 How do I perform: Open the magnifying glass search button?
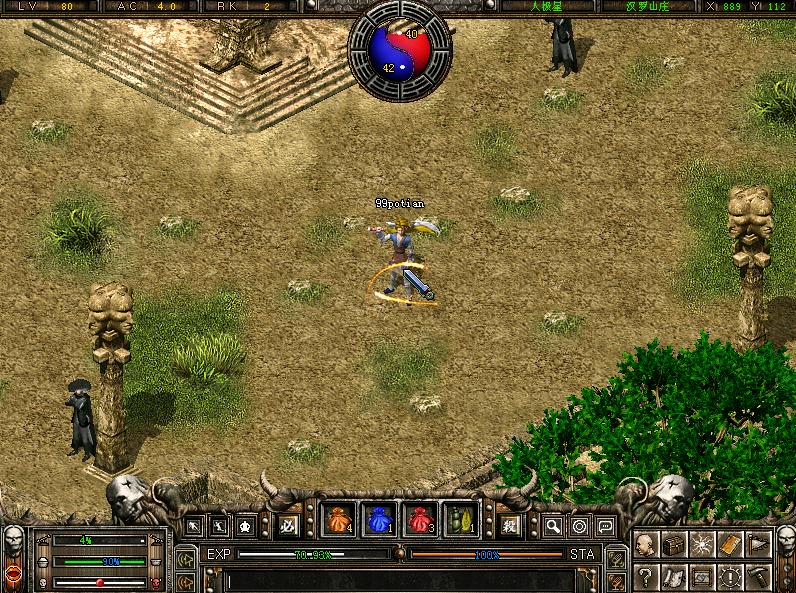point(553,525)
